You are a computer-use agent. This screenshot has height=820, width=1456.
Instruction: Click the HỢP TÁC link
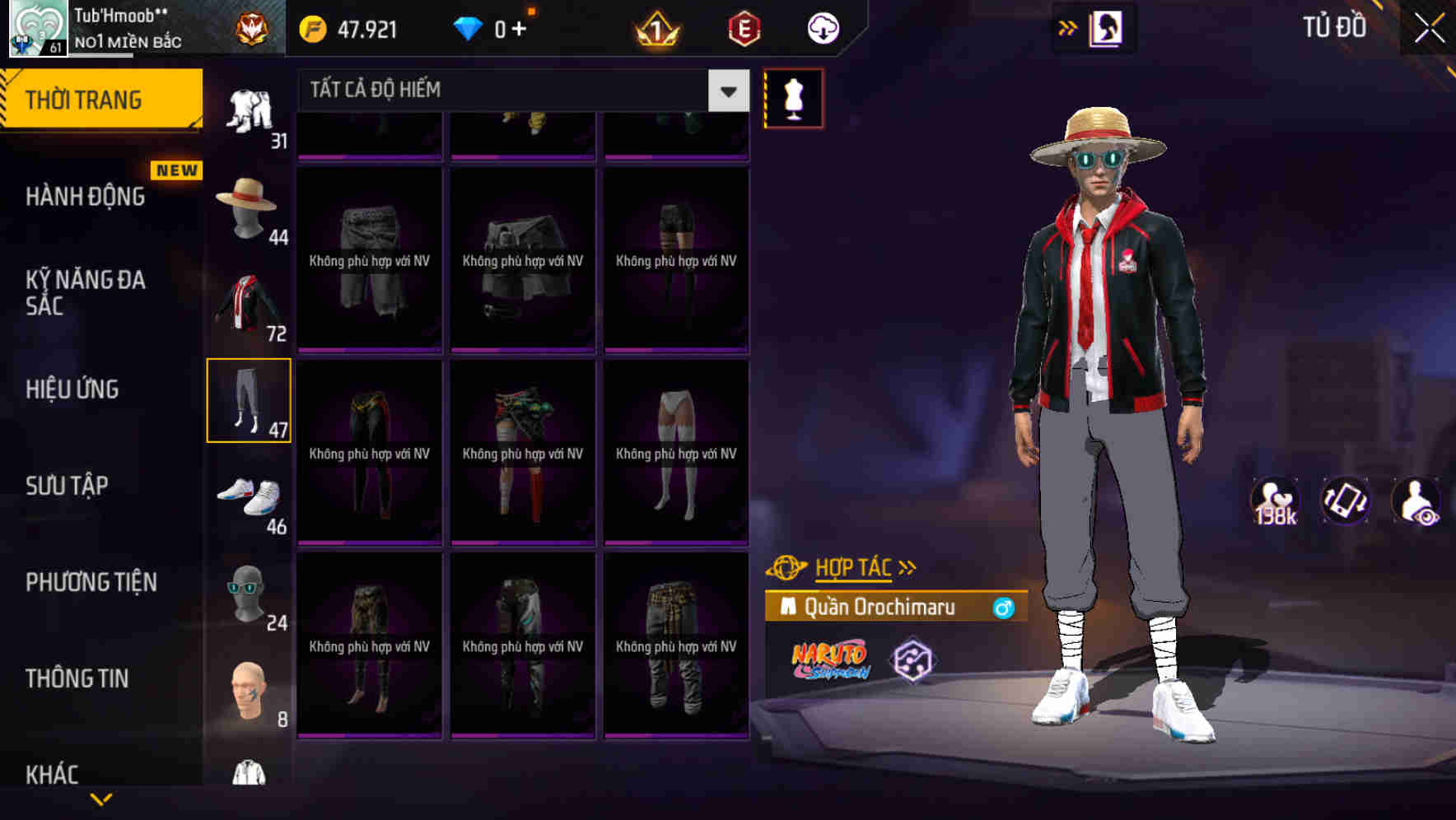(852, 566)
